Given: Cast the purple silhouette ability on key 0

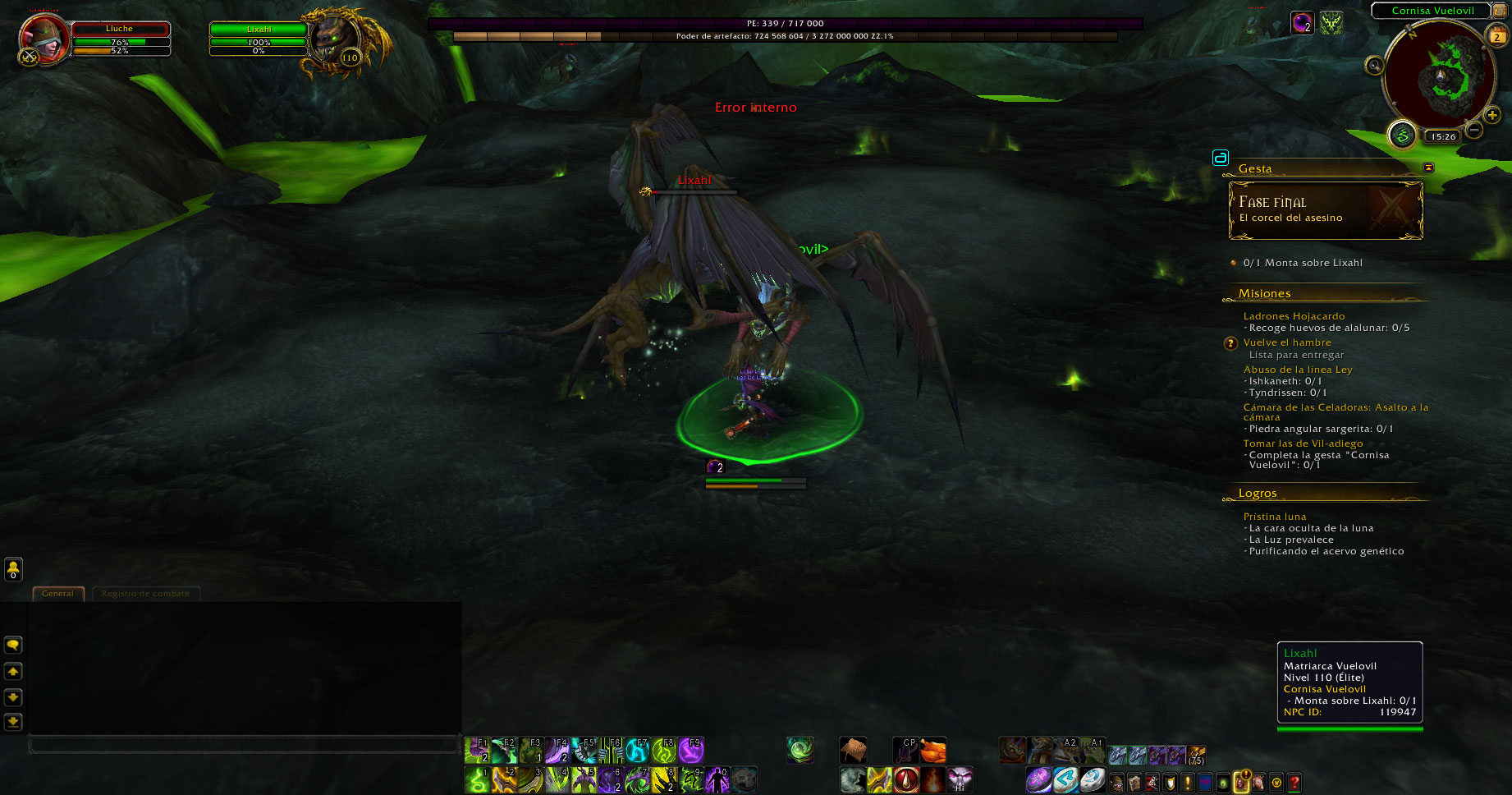Looking at the screenshot, I should point(717,779).
